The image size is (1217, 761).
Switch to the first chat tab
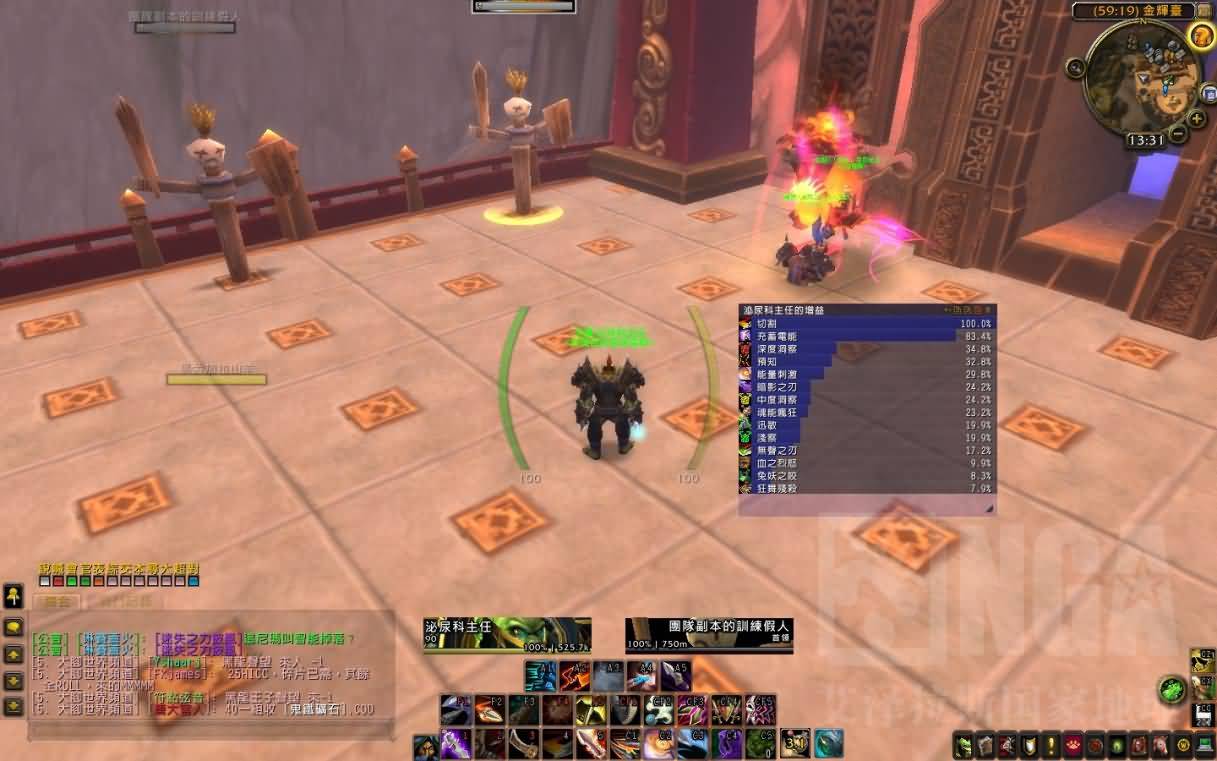[55, 602]
